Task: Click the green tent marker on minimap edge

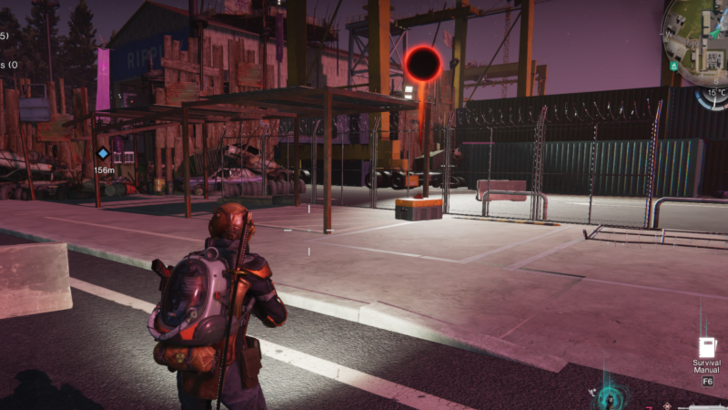Action: pos(675,65)
